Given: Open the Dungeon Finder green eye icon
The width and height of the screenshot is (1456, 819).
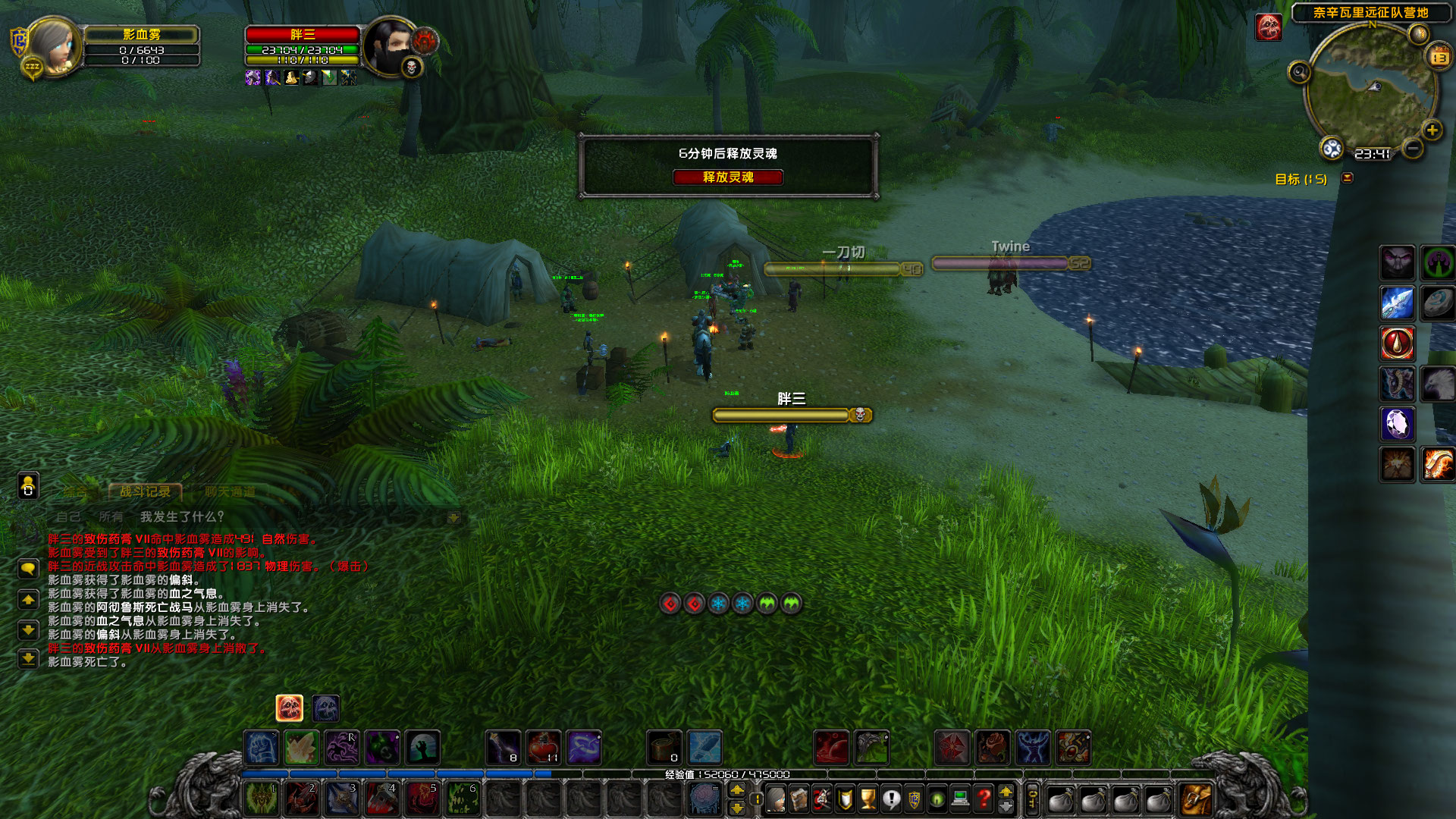Looking at the screenshot, I should 937,798.
